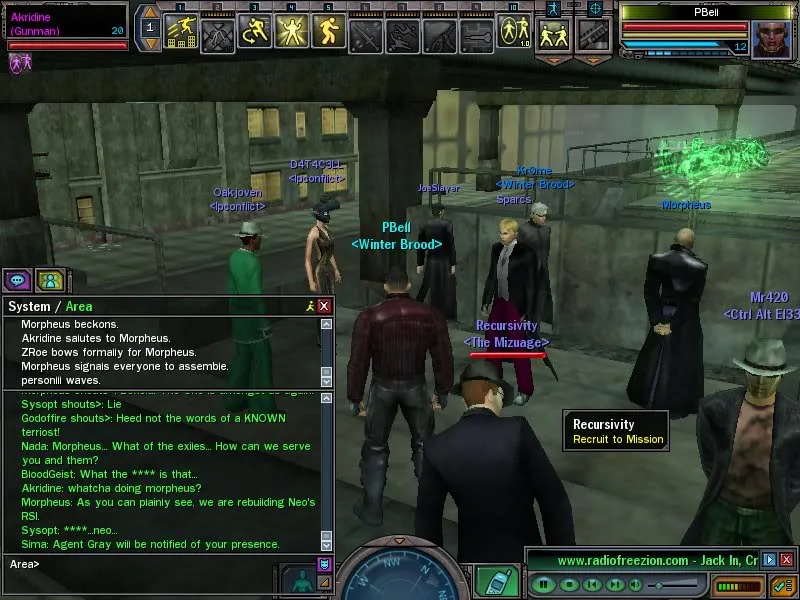Image resolution: width=800 pixels, height=600 pixels.
Task: Close the System / Area chat window
Action: pyautogui.click(x=324, y=306)
